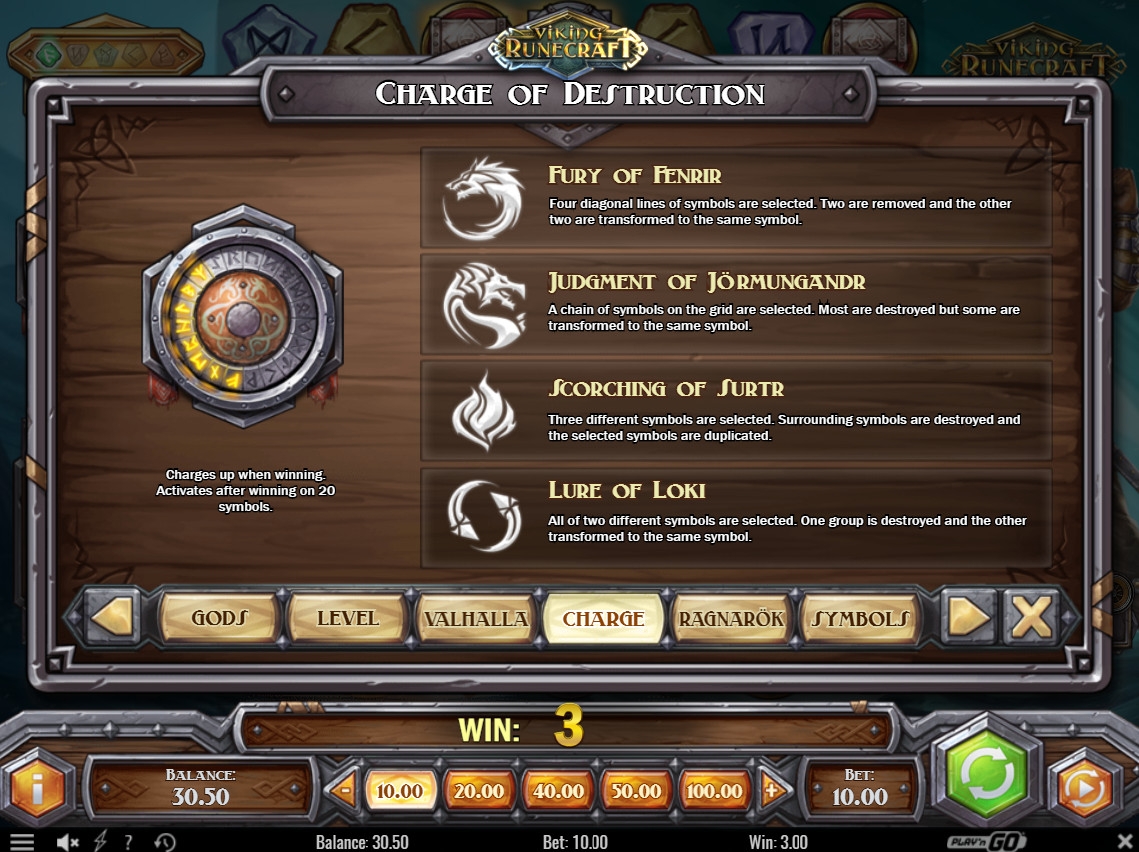The width and height of the screenshot is (1139, 852).
Task: Switch to the Ragnarök tab
Action: (x=731, y=618)
